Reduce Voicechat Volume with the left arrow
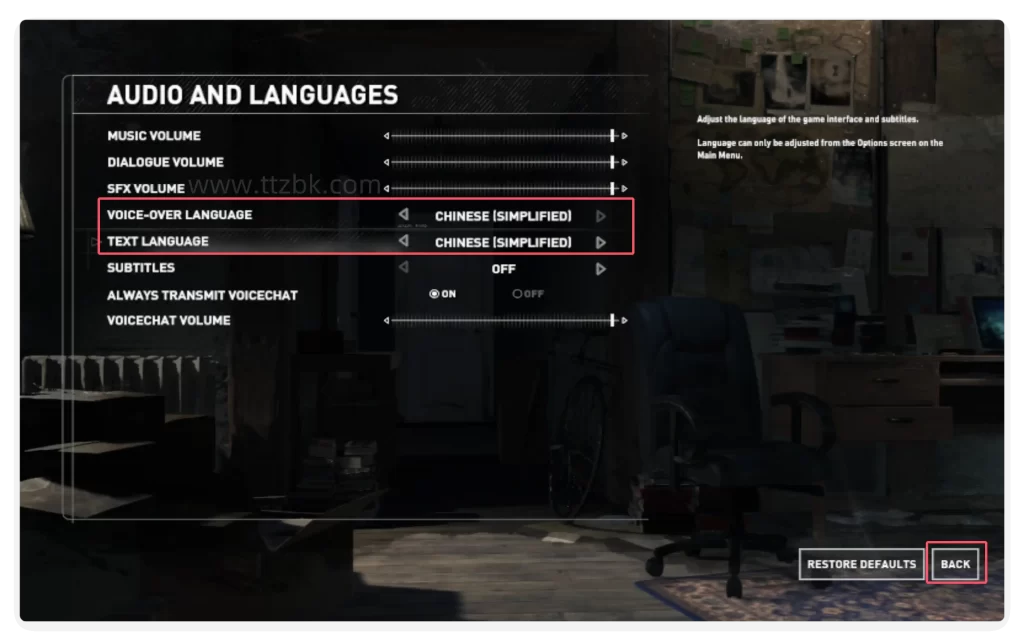 coord(386,321)
